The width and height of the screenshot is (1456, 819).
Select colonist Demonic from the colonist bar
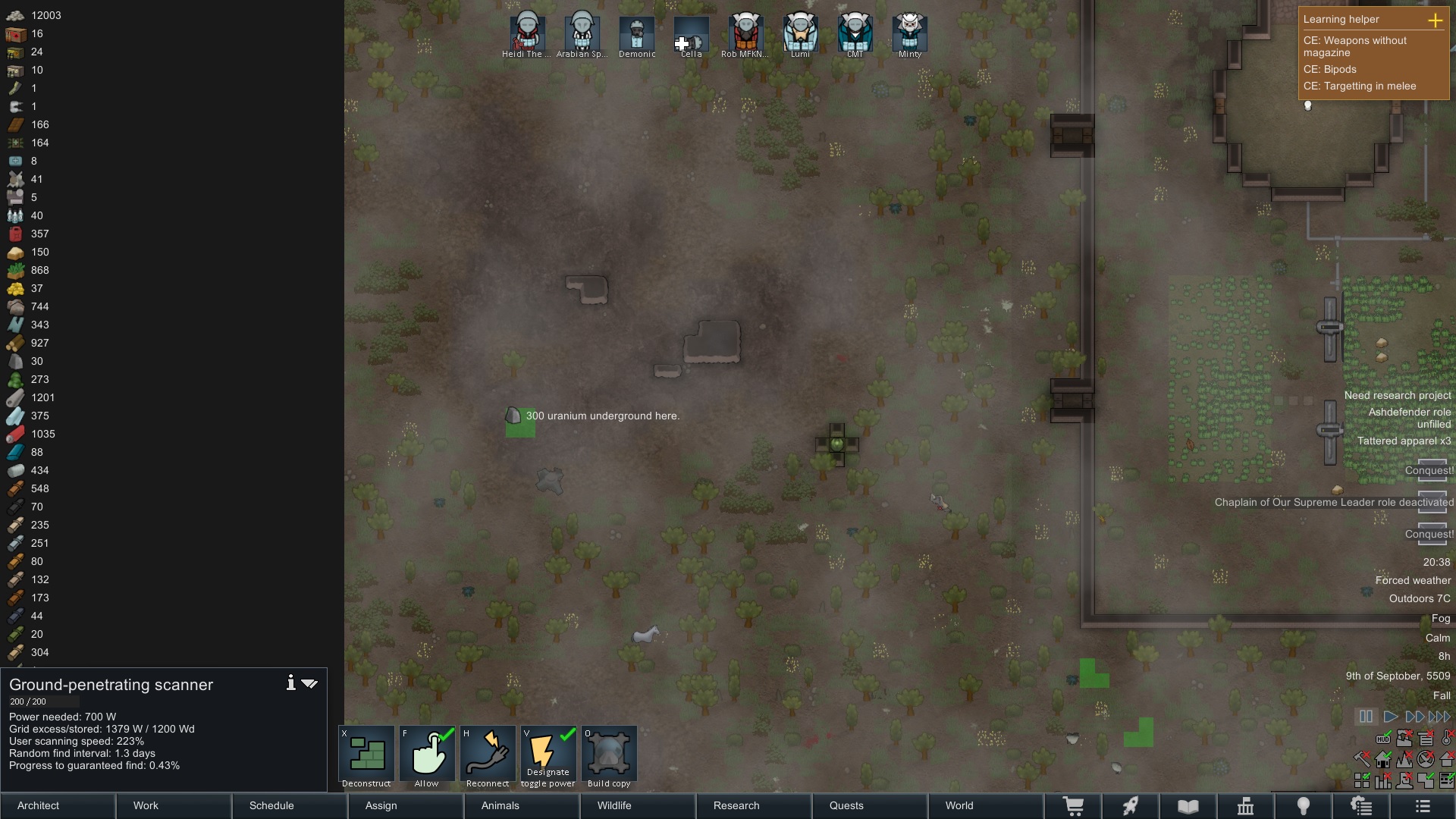[635, 34]
